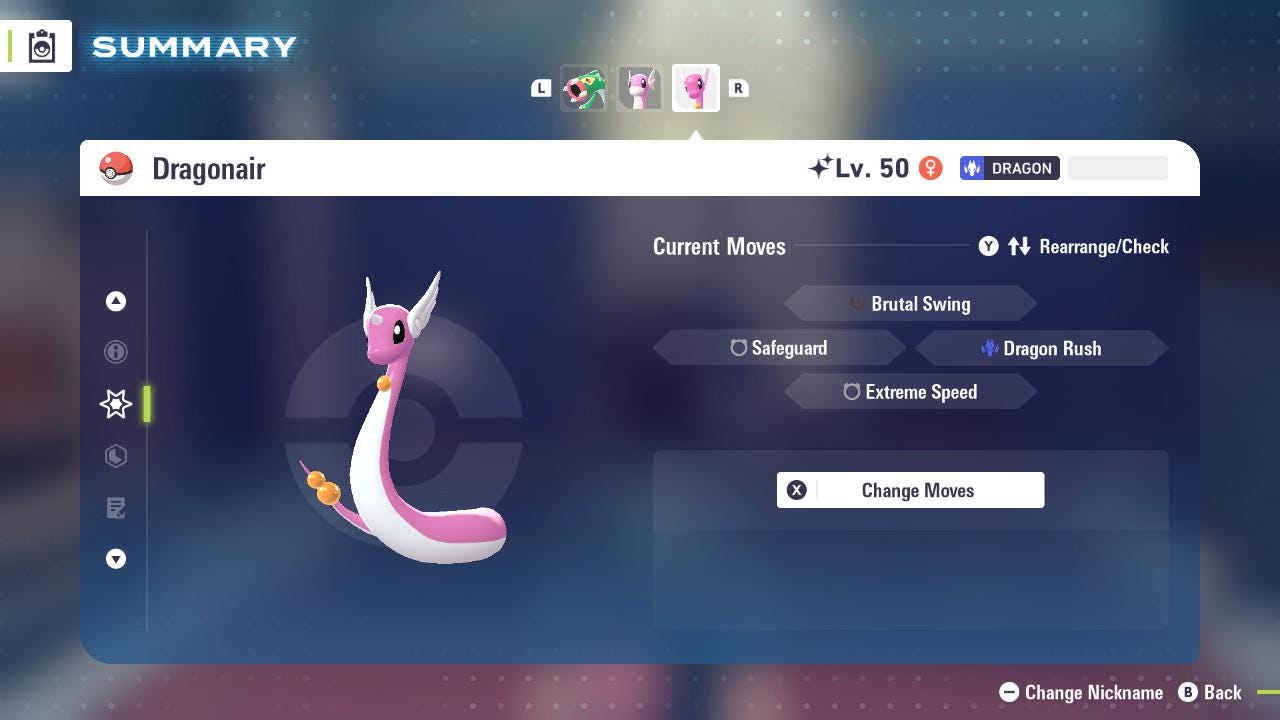Screen dimensions: 1280x720
Task: Select the hexagon stats icon in the sidebar
Action: coord(116,456)
